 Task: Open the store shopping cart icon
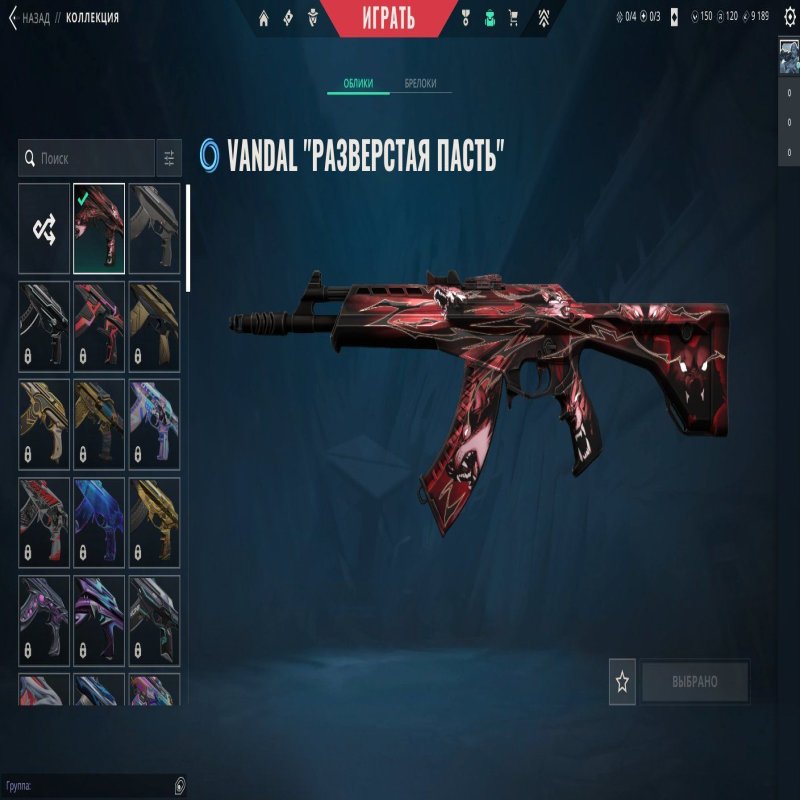pyautogui.click(x=514, y=18)
